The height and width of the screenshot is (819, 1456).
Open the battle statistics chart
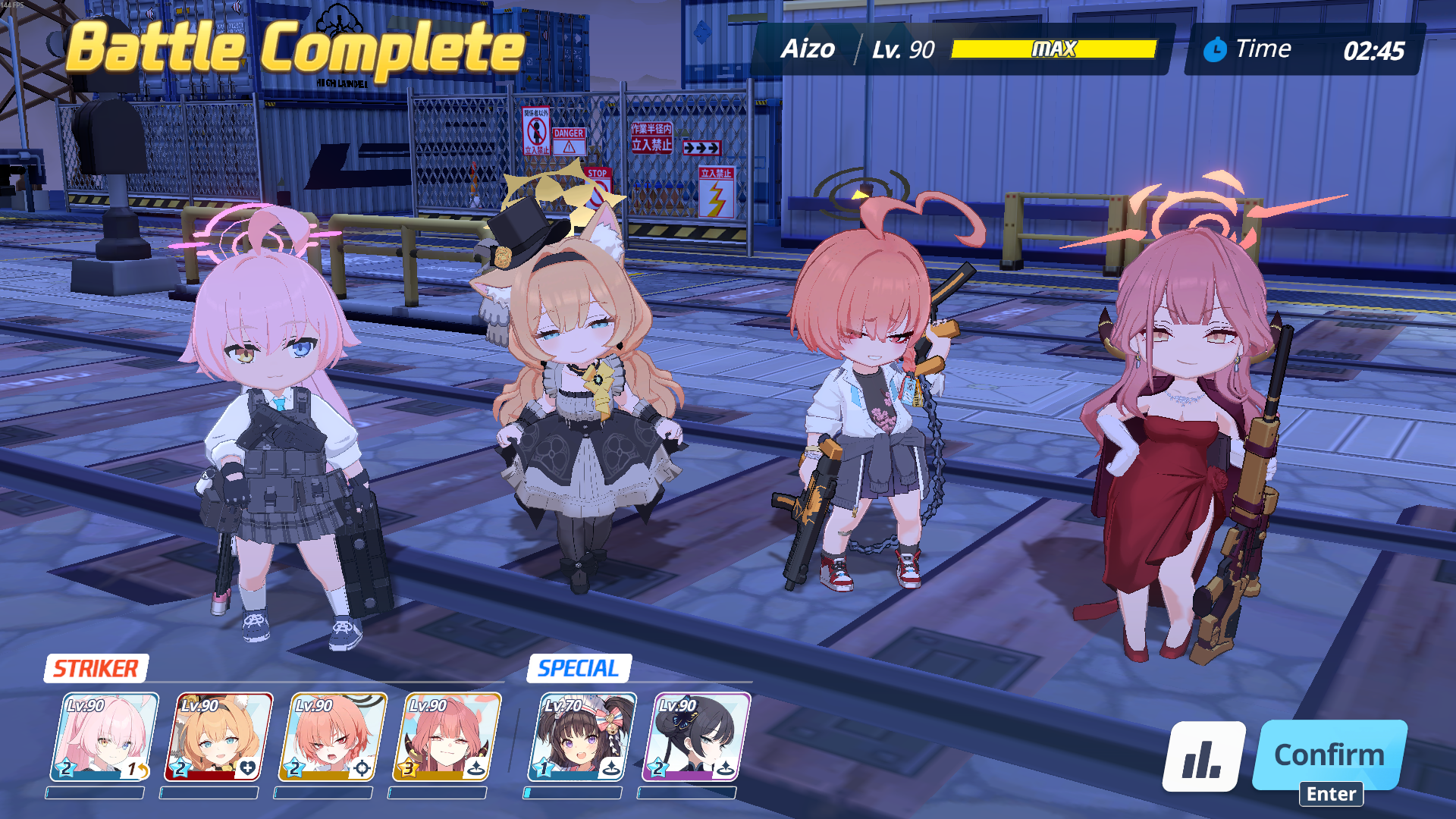(x=1203, y=757)
